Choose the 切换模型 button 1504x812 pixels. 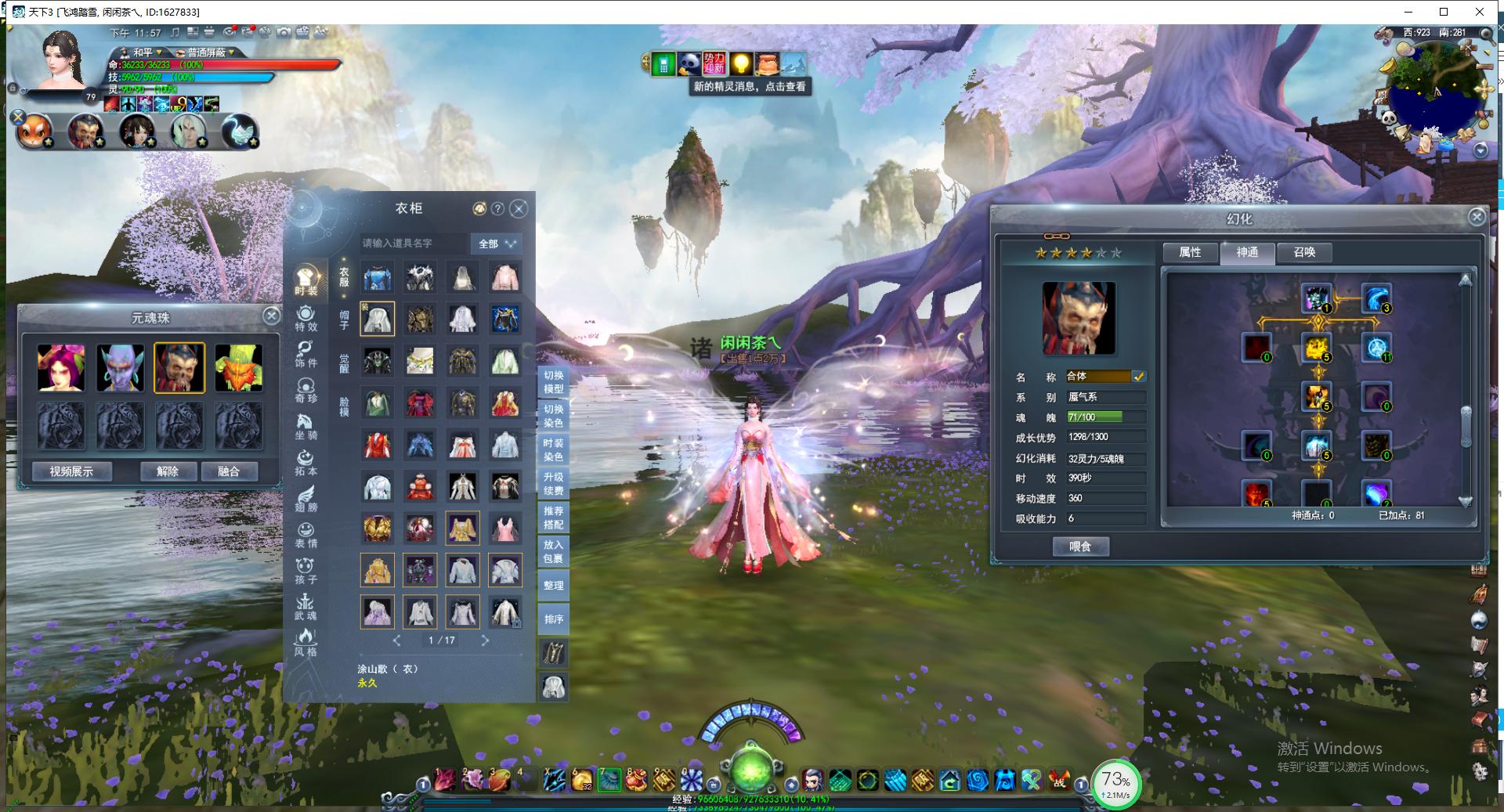553,382
